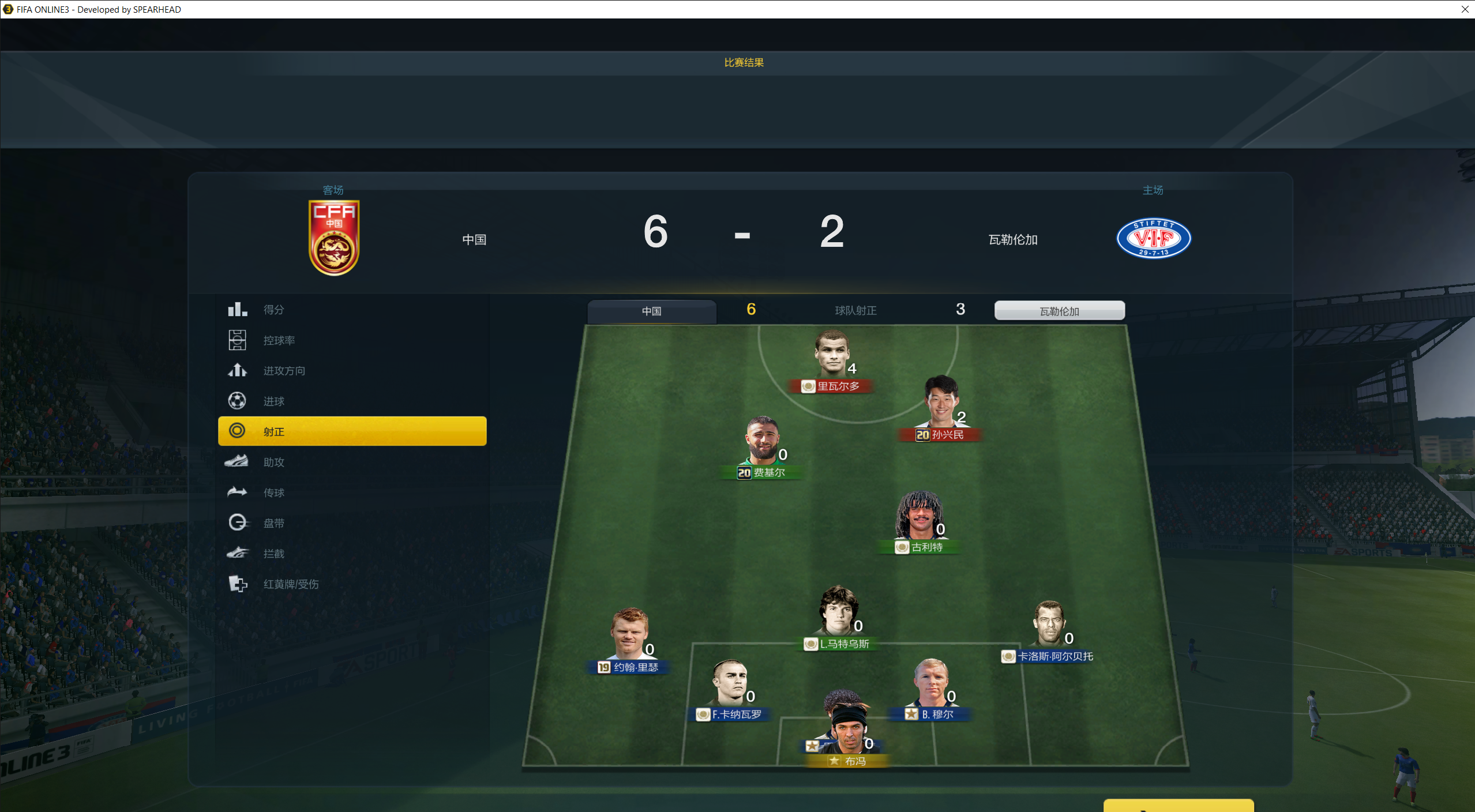This screenshot has width=1475, height=812.
Task: Click player 古利特 in the lineup
Action: 918,518
